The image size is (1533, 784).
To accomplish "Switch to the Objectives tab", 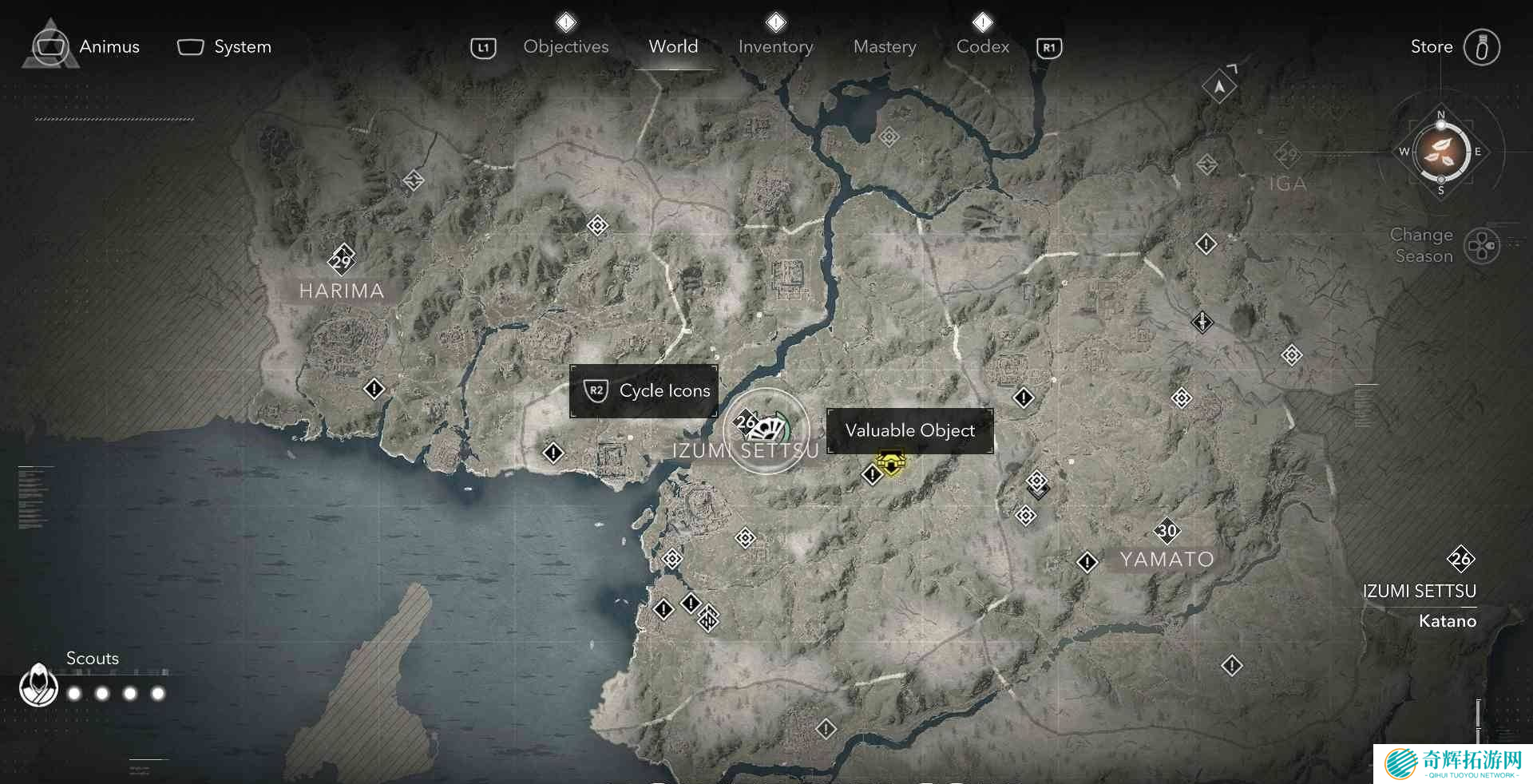I will pyautogui.click(x=565, y=47).
